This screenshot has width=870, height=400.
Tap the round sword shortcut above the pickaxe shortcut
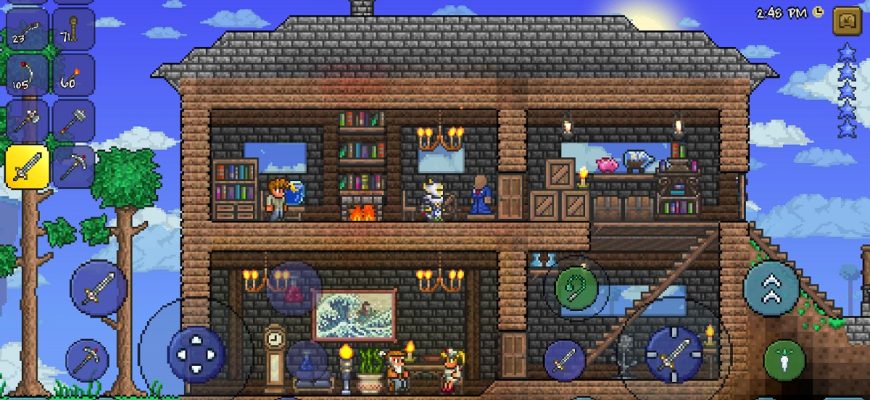pos(98,289)
